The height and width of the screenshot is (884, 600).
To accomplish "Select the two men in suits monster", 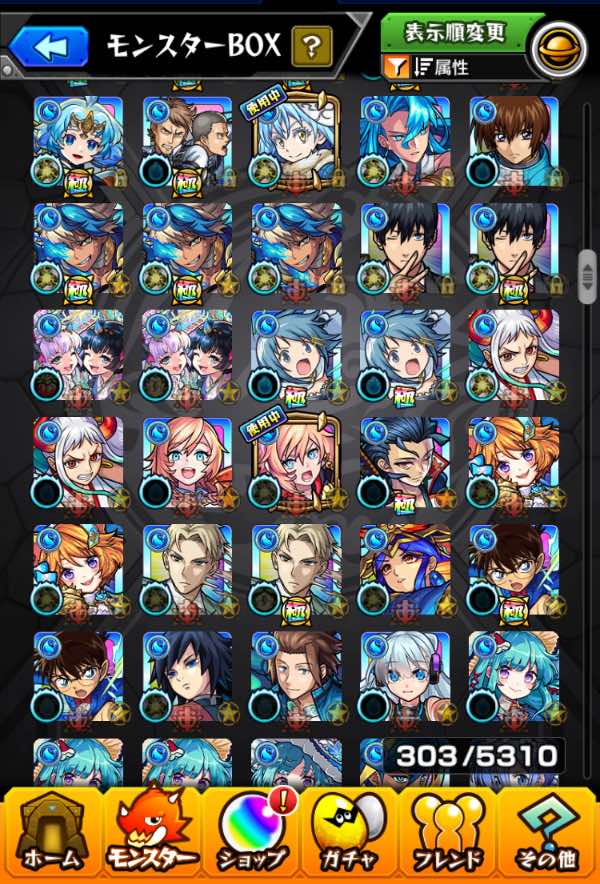I will (187, 142).
